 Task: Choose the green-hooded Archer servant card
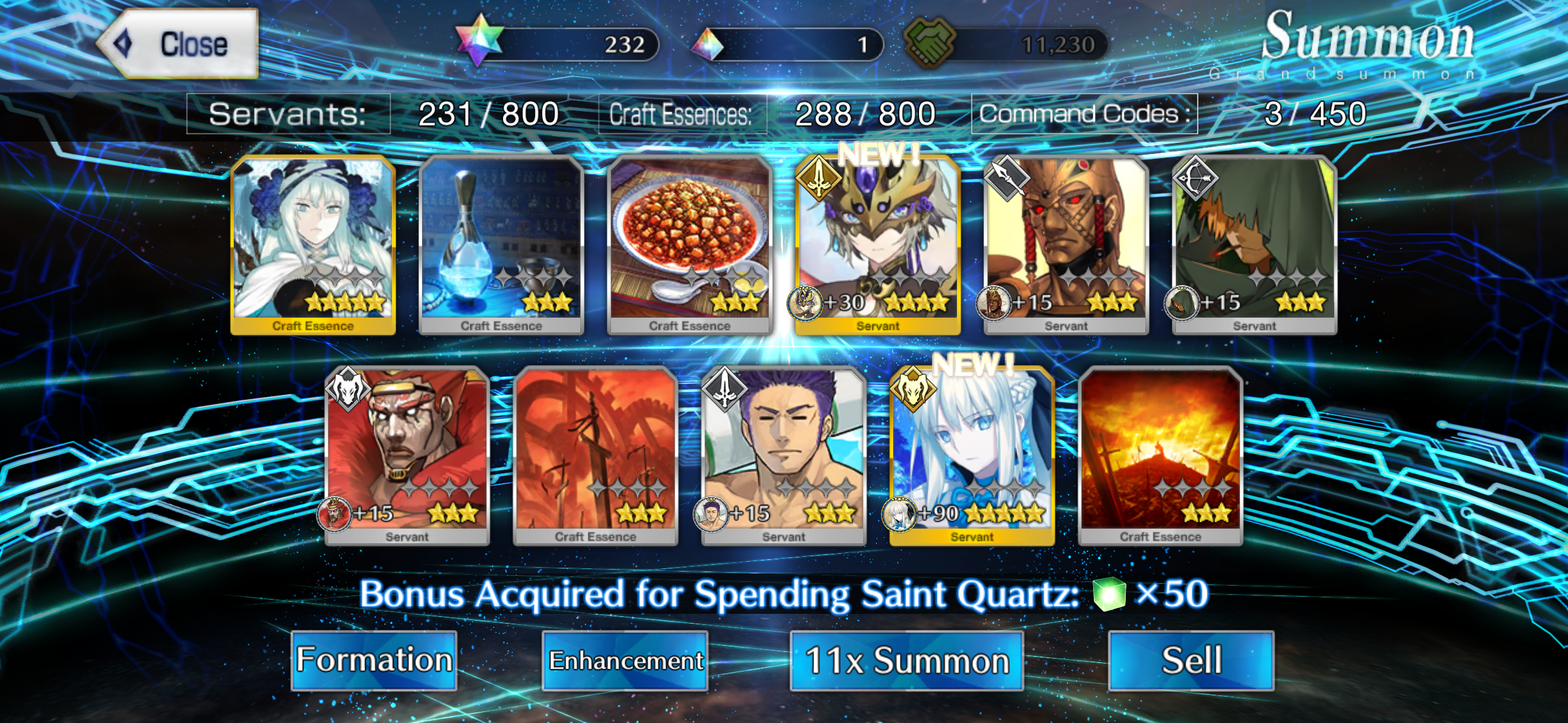[x=1255, y=245]
